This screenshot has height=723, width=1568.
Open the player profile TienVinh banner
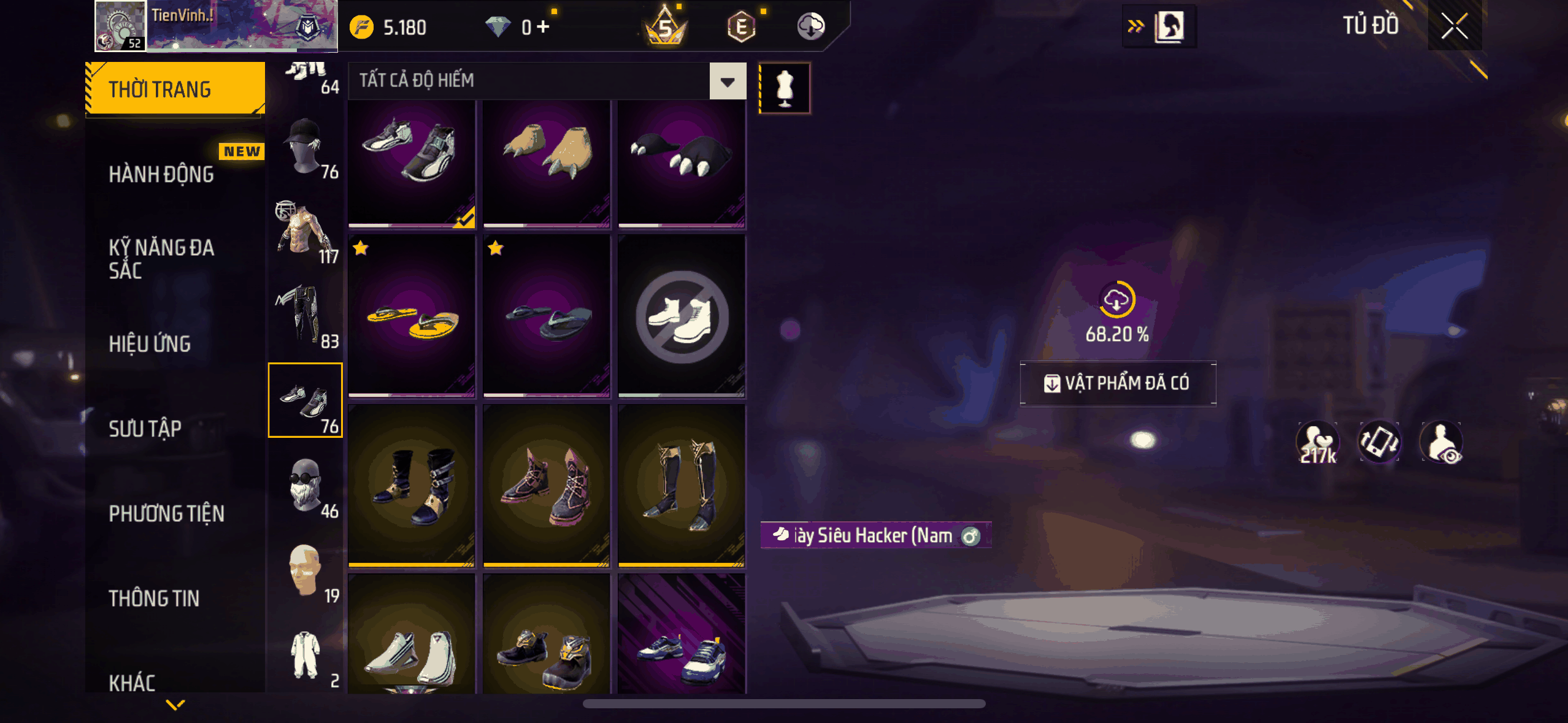click(216, 26)
